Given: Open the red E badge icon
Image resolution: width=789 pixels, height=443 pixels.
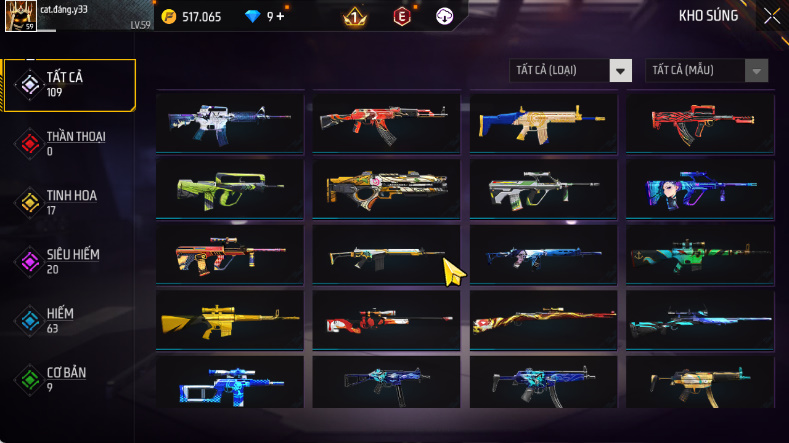Looking at the screenshot, I should pyautogui.click(x=402, y=16).
